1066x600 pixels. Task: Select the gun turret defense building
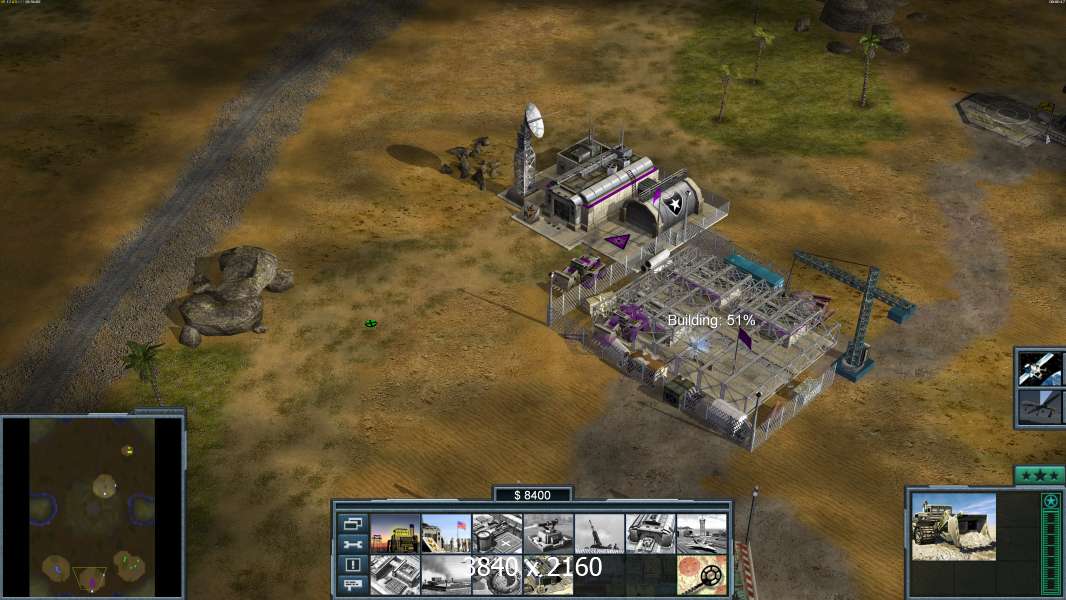(548, 533)
